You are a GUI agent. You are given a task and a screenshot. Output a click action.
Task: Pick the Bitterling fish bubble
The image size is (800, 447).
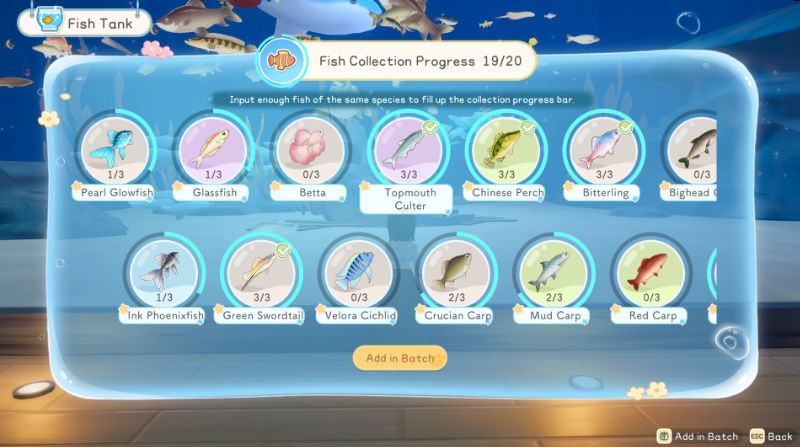click(601, 148)
